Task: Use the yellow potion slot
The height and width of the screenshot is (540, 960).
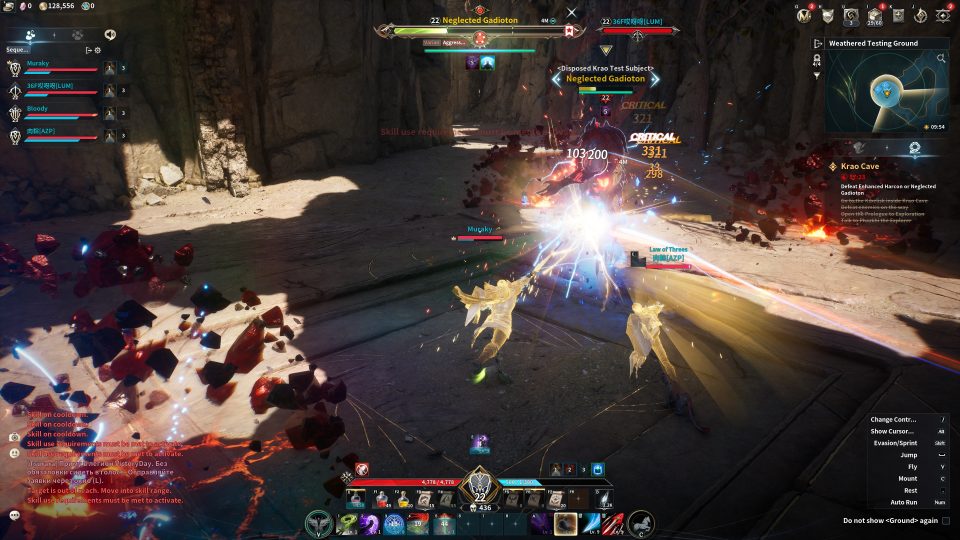Action: (x=403, y=499)
